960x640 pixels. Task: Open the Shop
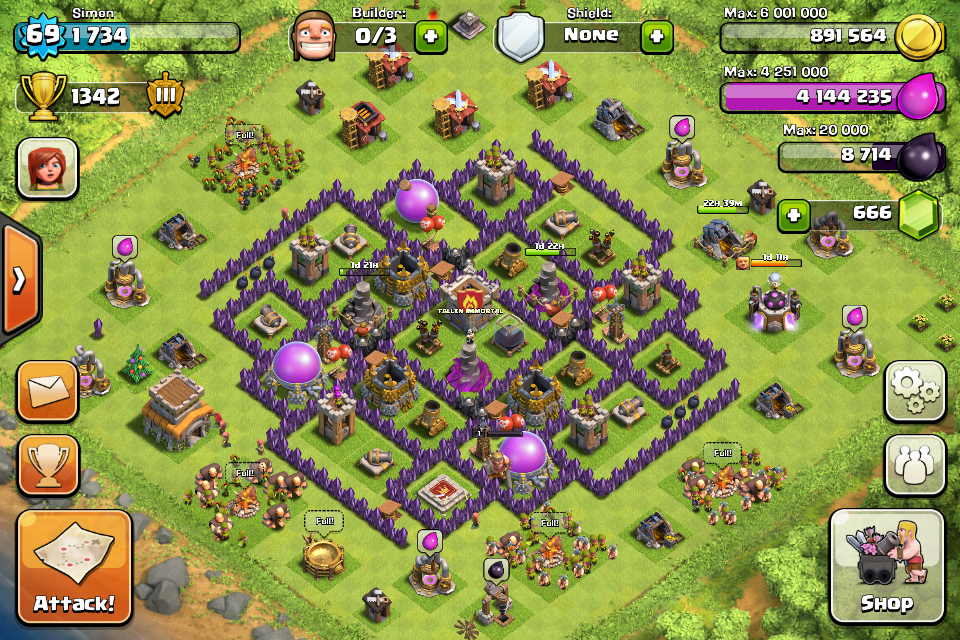(887, 566)
